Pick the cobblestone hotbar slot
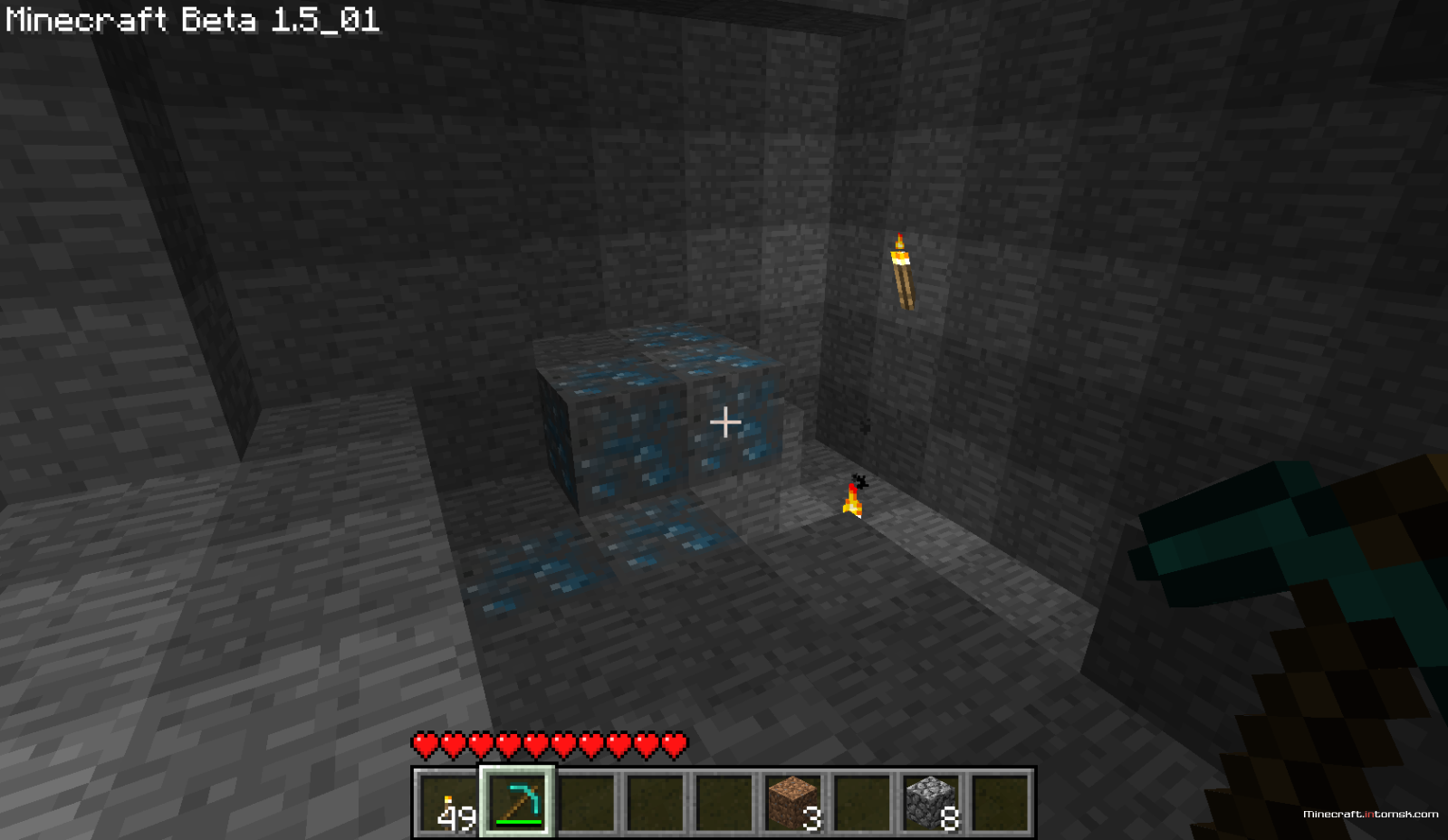This screenshot has width=1448, height=840. pyautogui.click(x=931, y=803)
